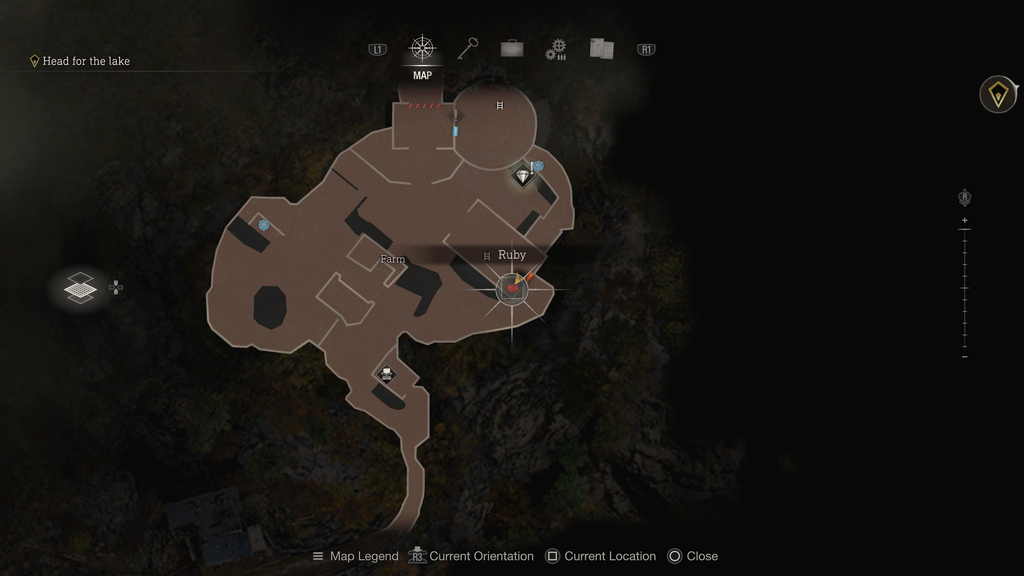Select the Map tab compass icon
This screenshot has width=1024, height=576.
[422, 49]
